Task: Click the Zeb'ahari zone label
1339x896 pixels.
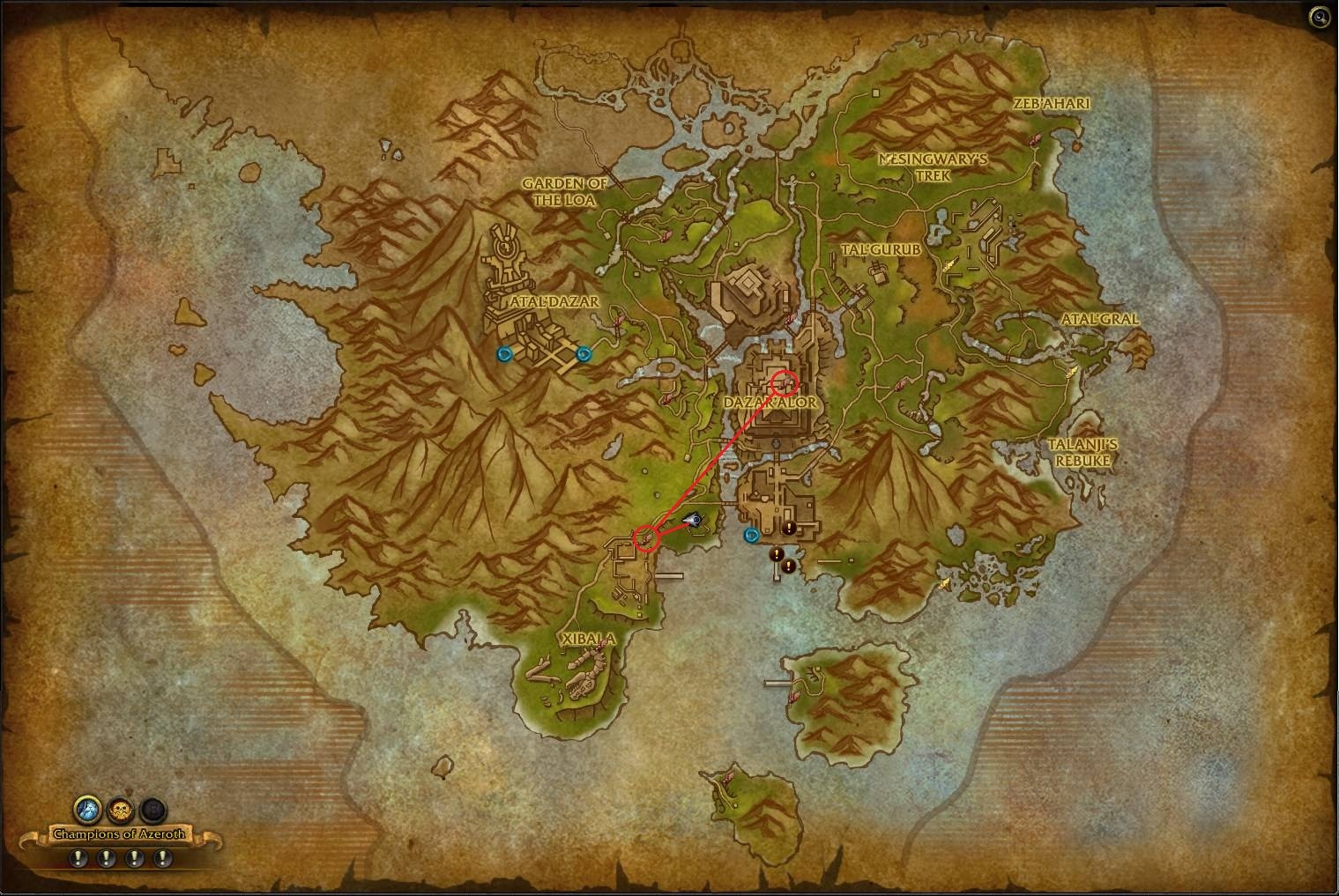Action: pyautogui.click(x=1051, y=103)
